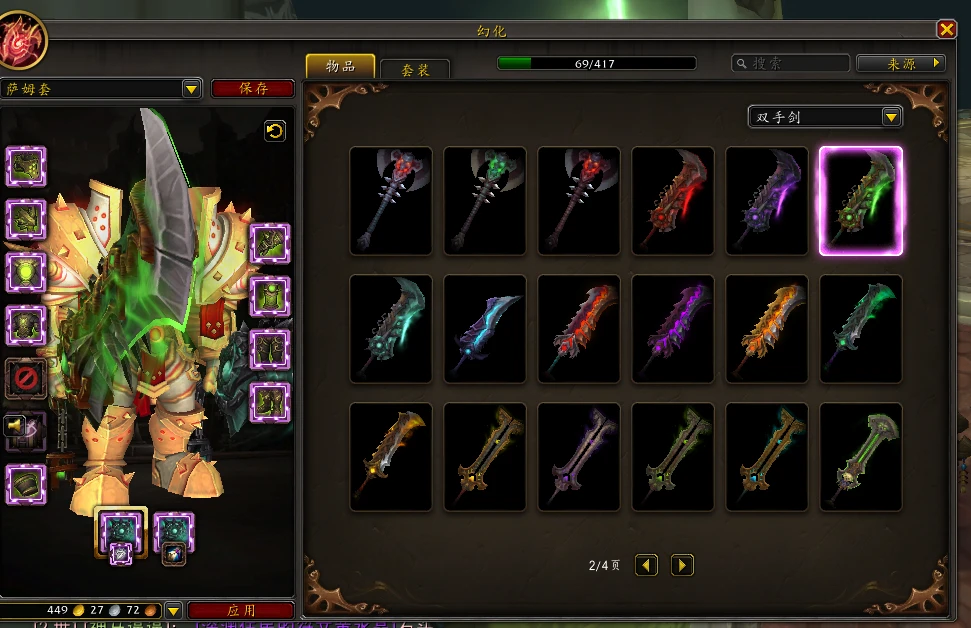
Task: Select the selected main-hand weapon slot
Action: 121,530
